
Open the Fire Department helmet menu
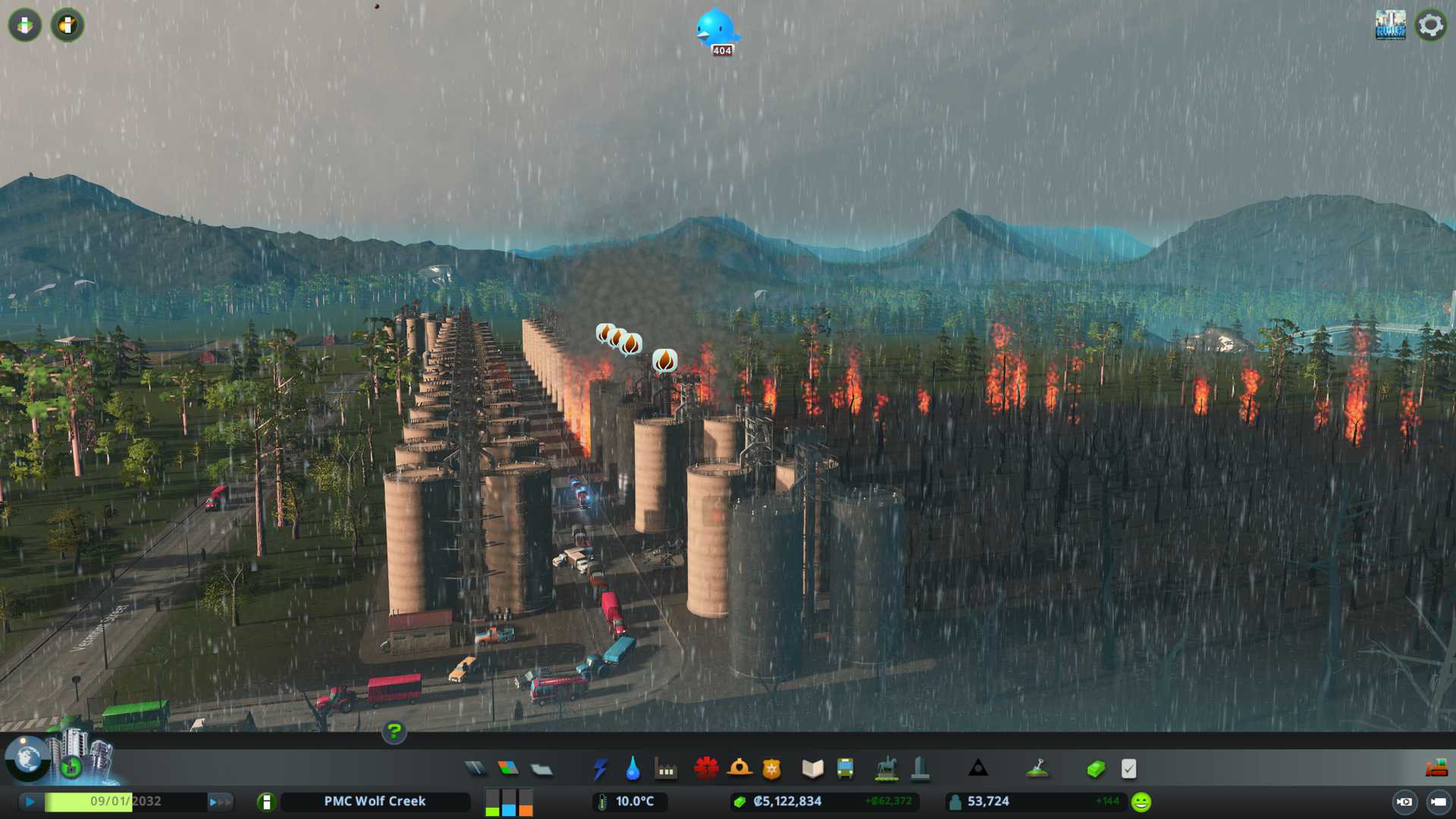tap(739, 769)
